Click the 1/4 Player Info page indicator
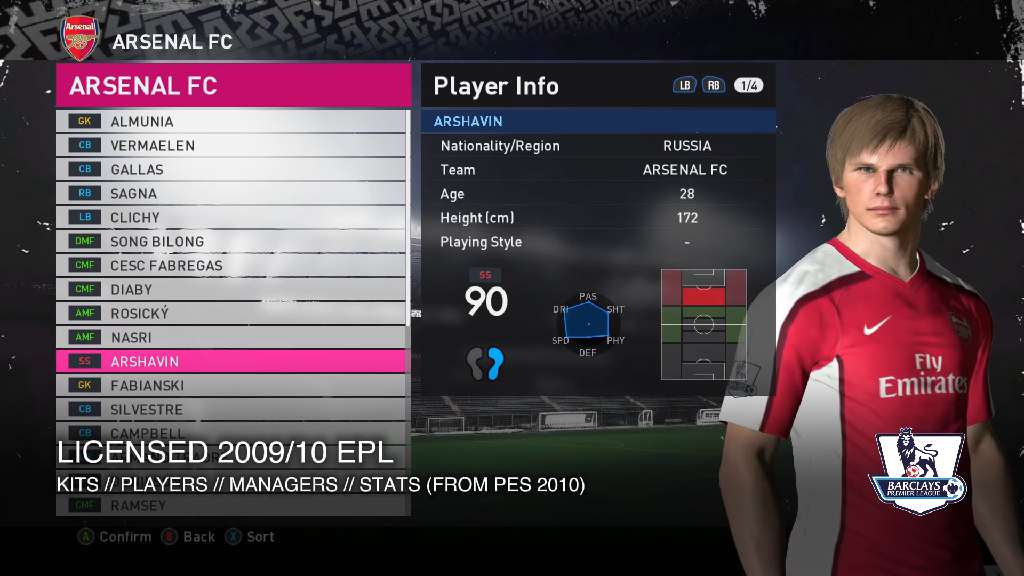 [x=748, y=86]
